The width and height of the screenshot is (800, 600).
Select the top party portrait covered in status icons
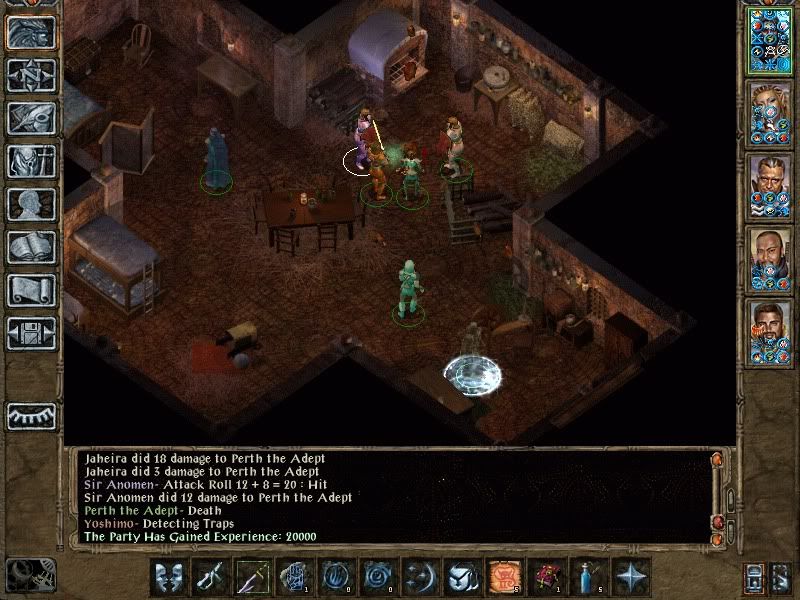click(770, 40)
